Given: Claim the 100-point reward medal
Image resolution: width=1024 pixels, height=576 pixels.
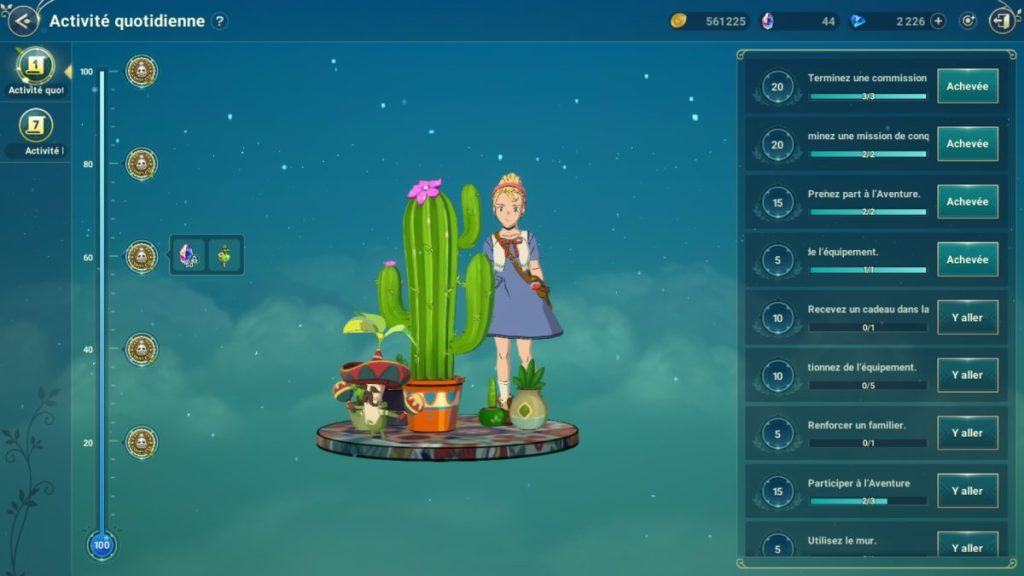Looking at the screenshot, I should click(x=142, y=71).
